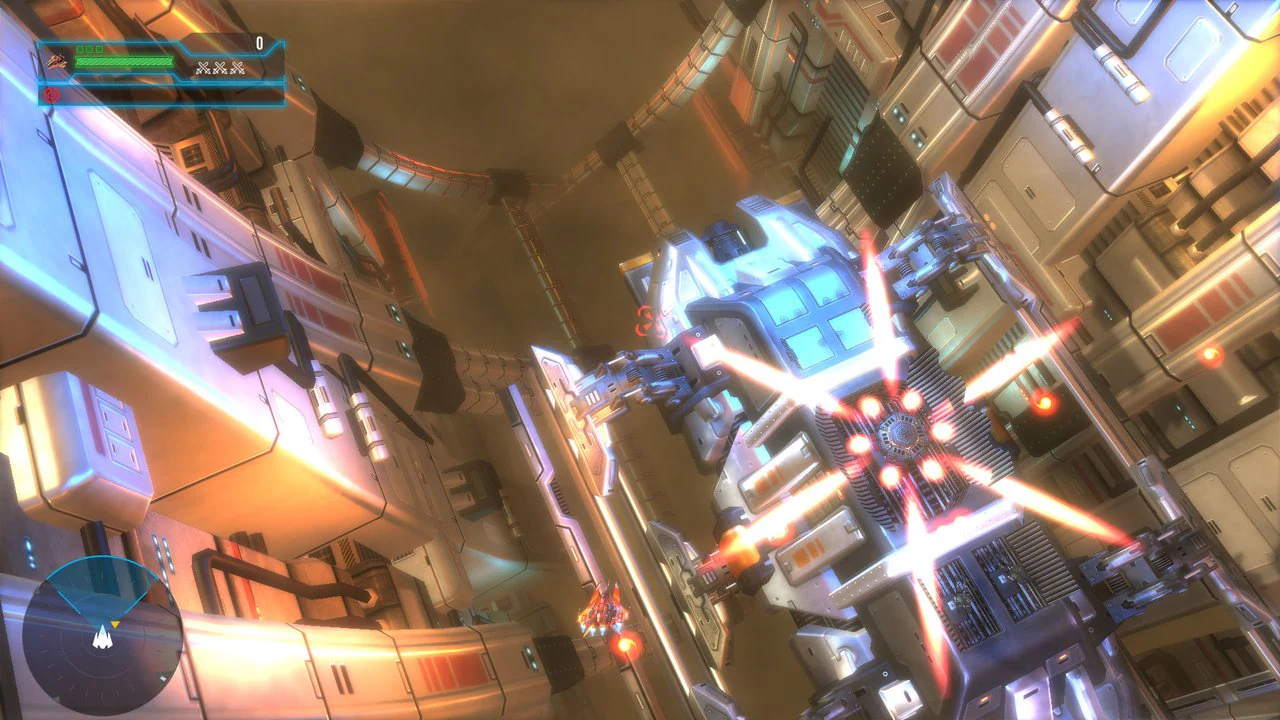Click the score counter showing 0
1280x720 pixels.
coord(261,43)
